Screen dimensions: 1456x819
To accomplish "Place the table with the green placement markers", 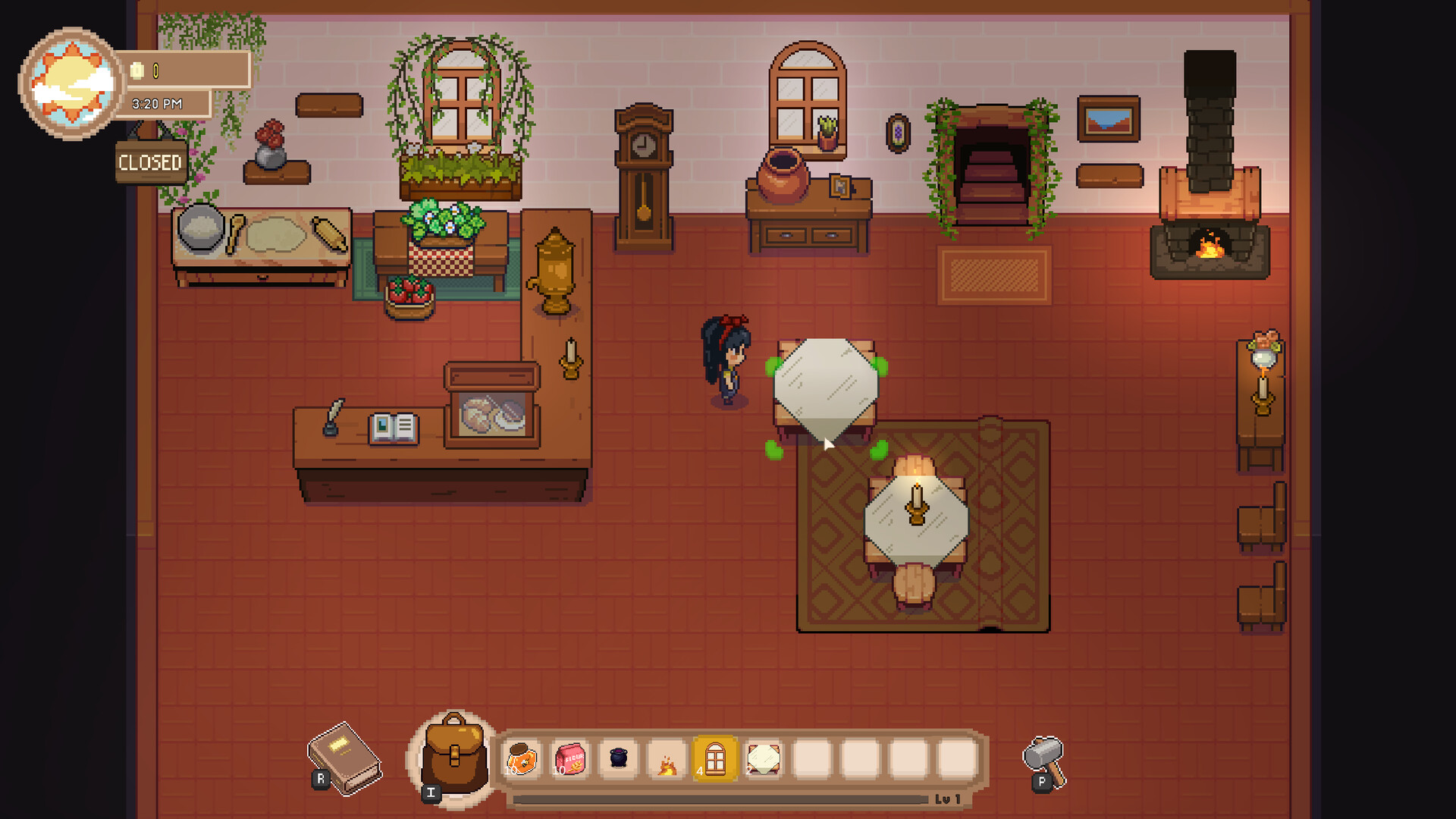I will (827, 394).
